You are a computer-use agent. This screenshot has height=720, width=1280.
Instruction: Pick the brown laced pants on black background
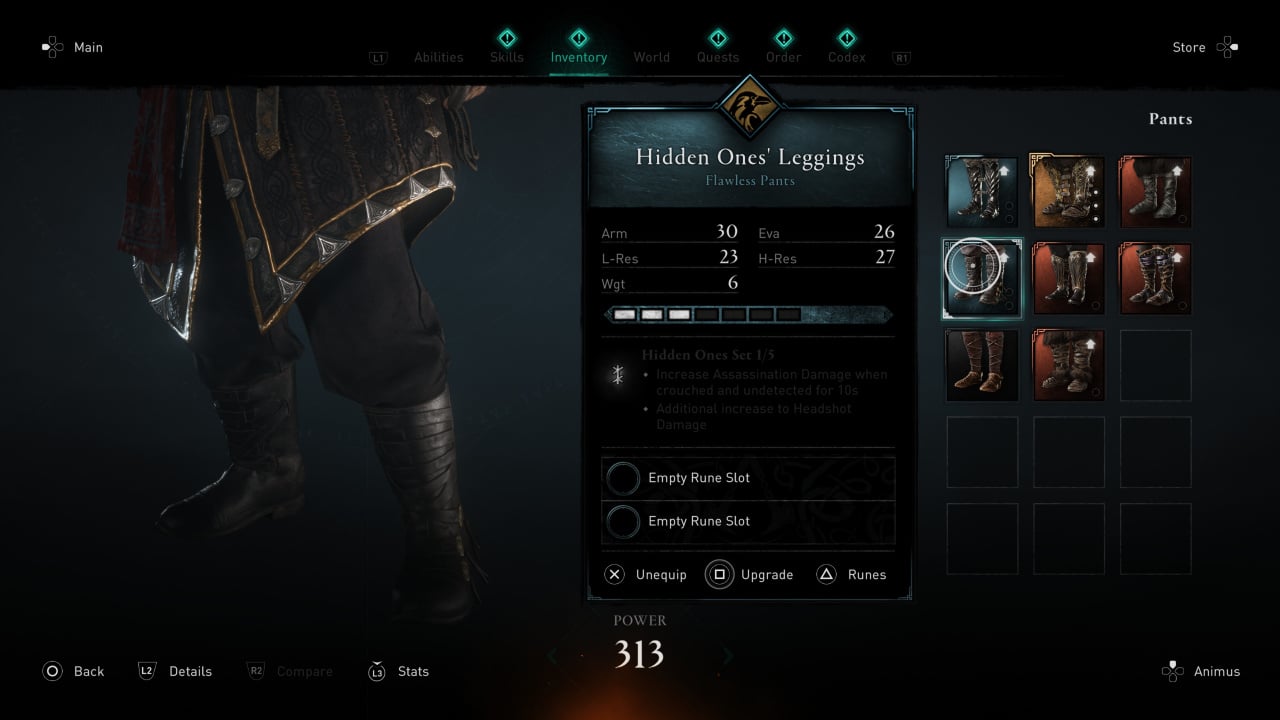click(982, 365)
